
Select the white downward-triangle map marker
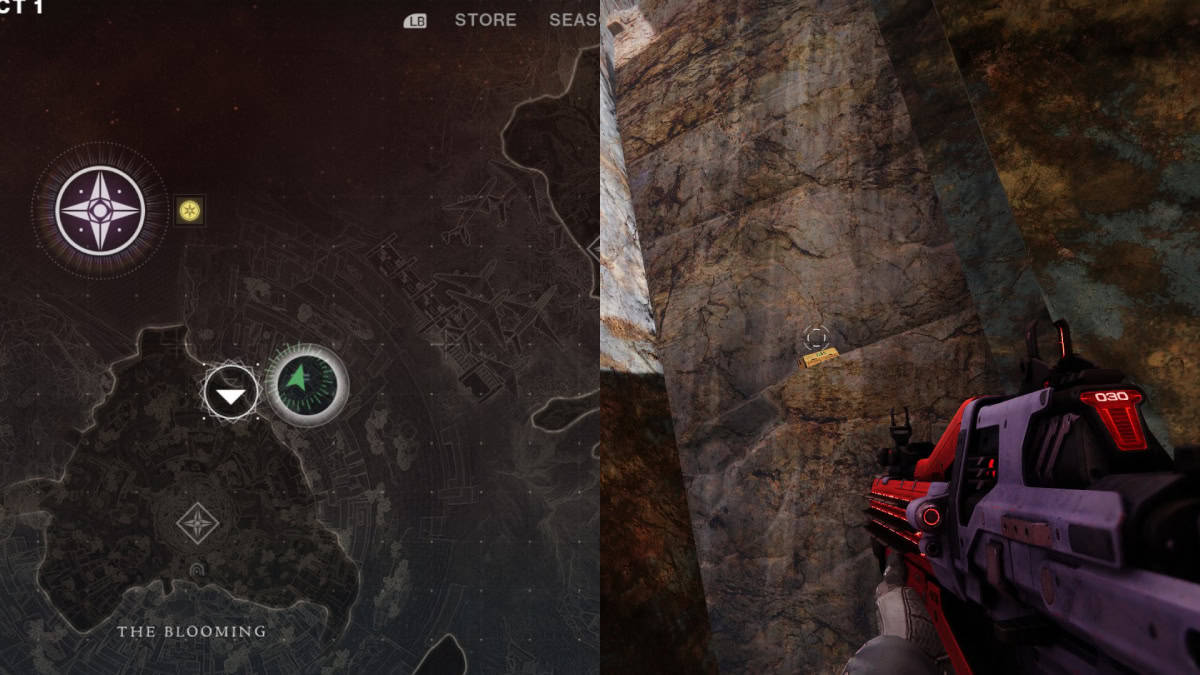tap(231, 395)
